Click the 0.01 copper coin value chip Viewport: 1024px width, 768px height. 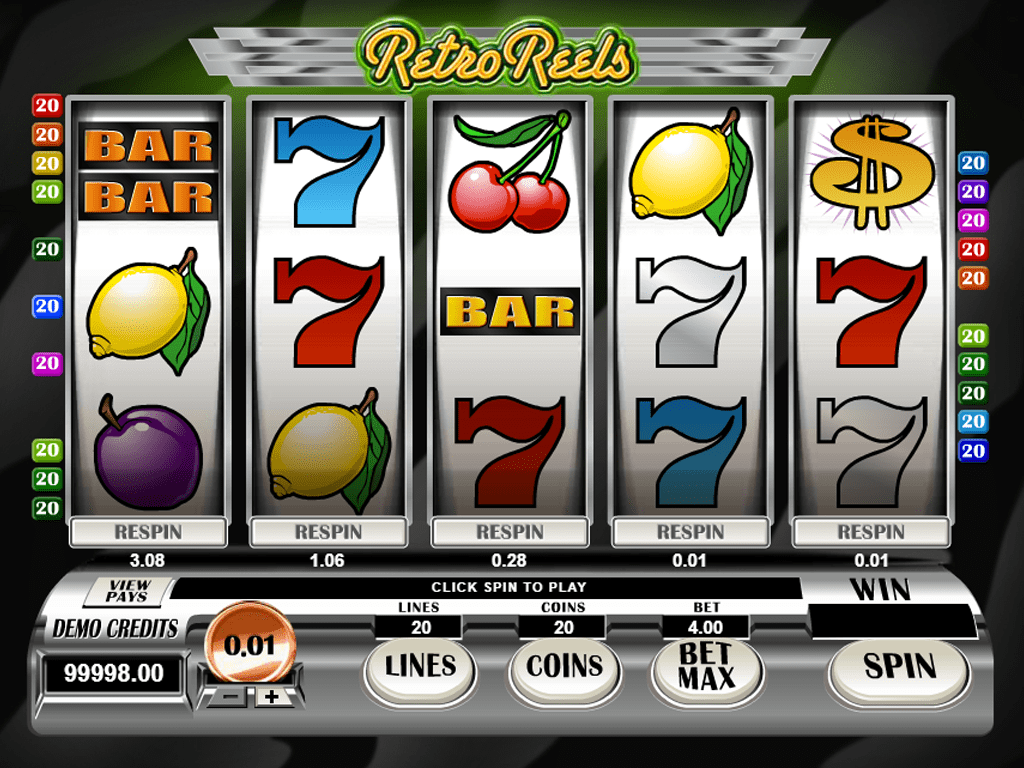coord(249,645)
